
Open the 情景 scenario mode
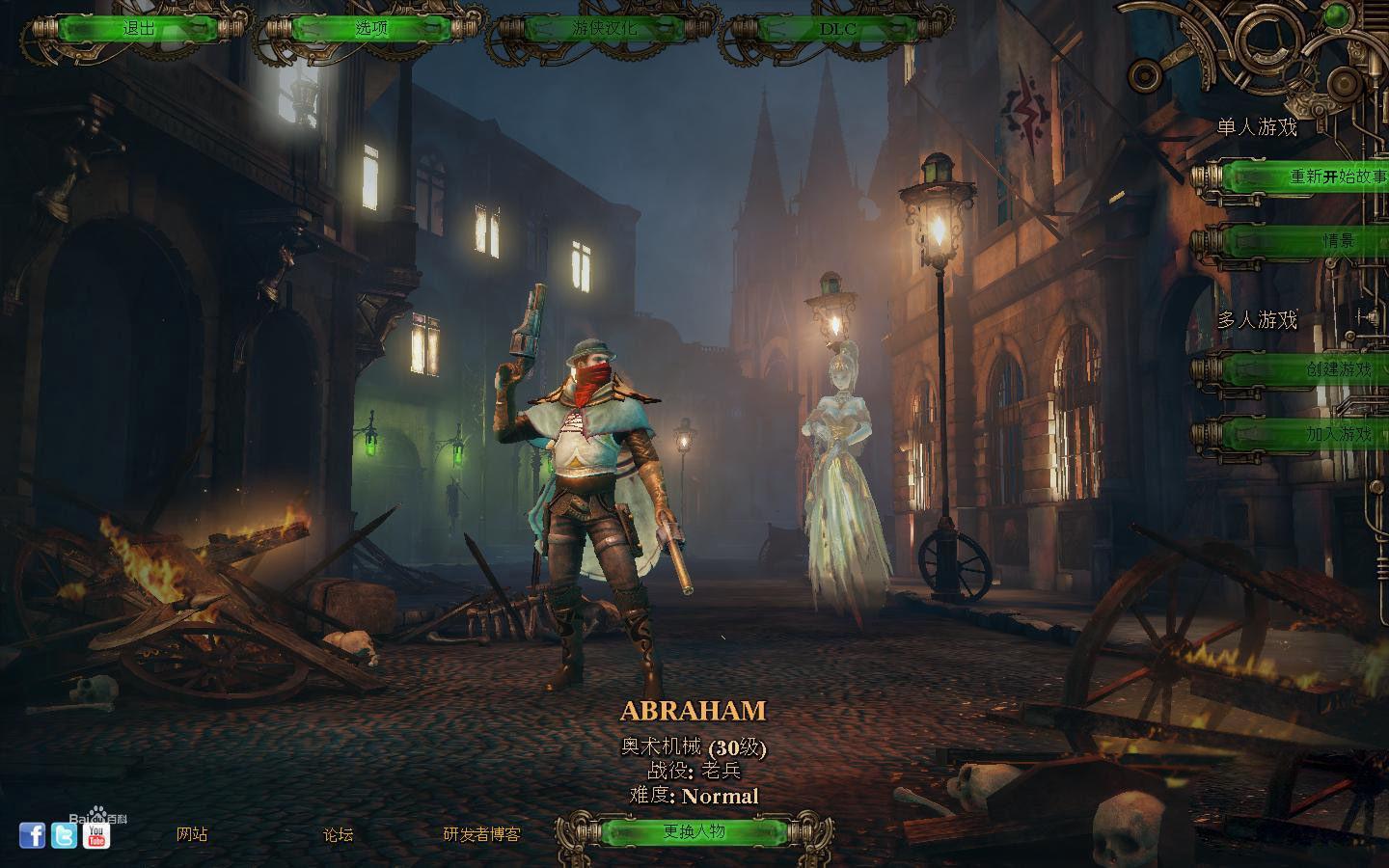(1338, 240)
